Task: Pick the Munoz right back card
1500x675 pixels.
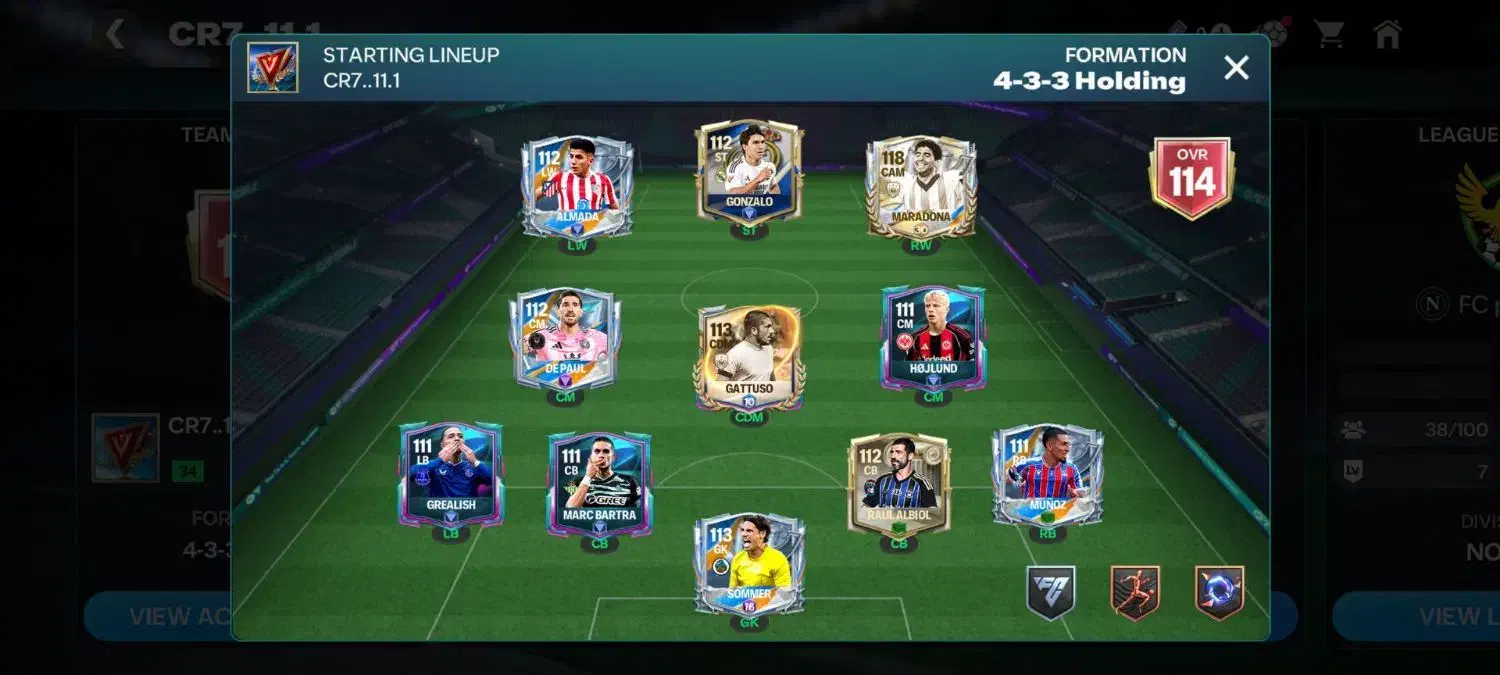Action: [1047, 475]
